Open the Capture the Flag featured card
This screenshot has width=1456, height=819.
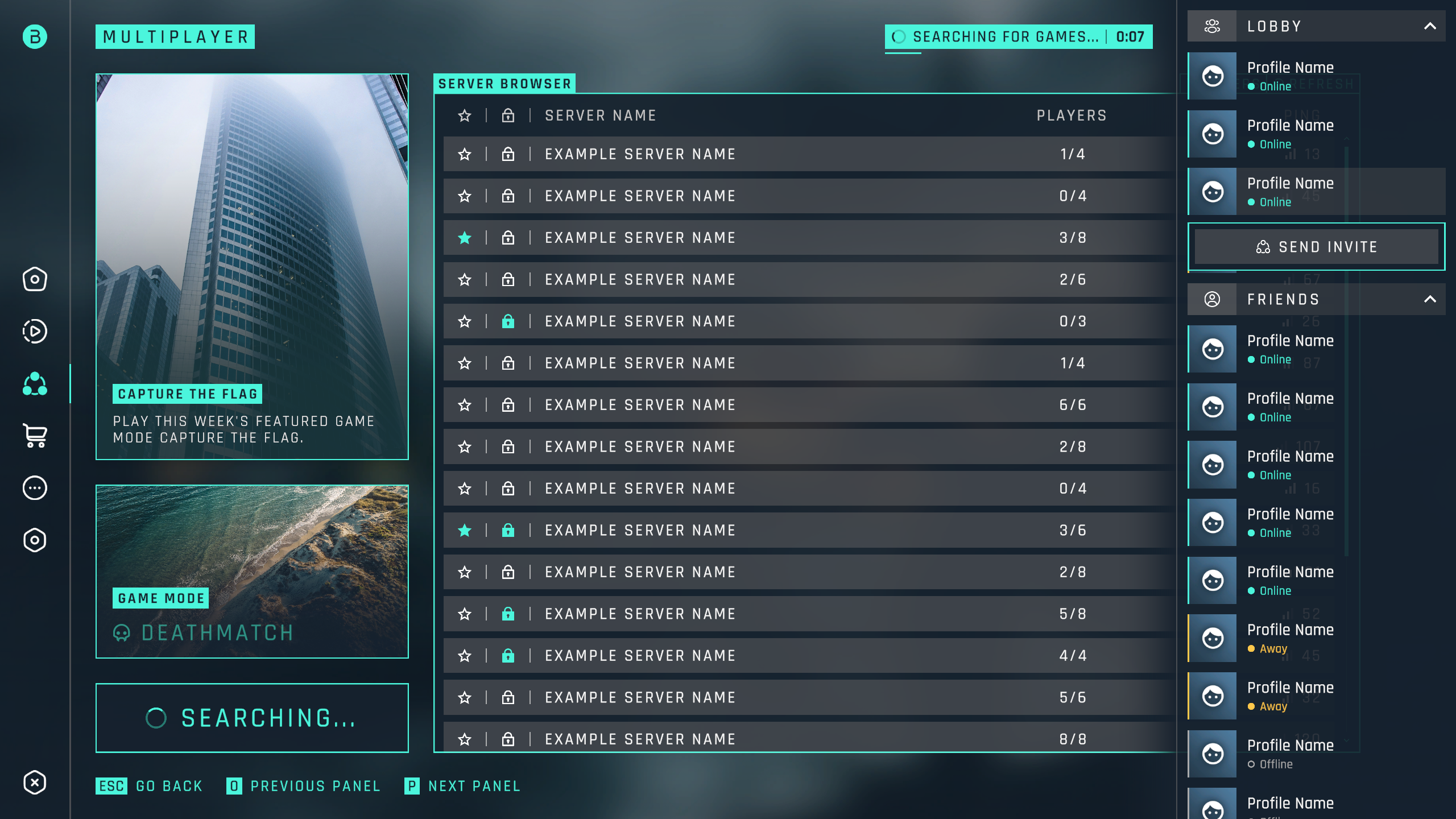click(252, 266)
